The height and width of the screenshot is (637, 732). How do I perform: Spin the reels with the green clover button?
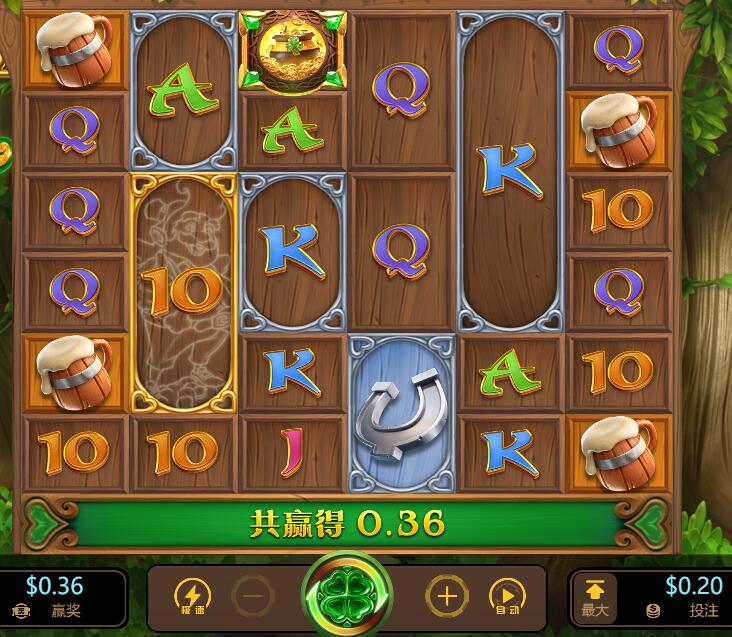(347, 597)
